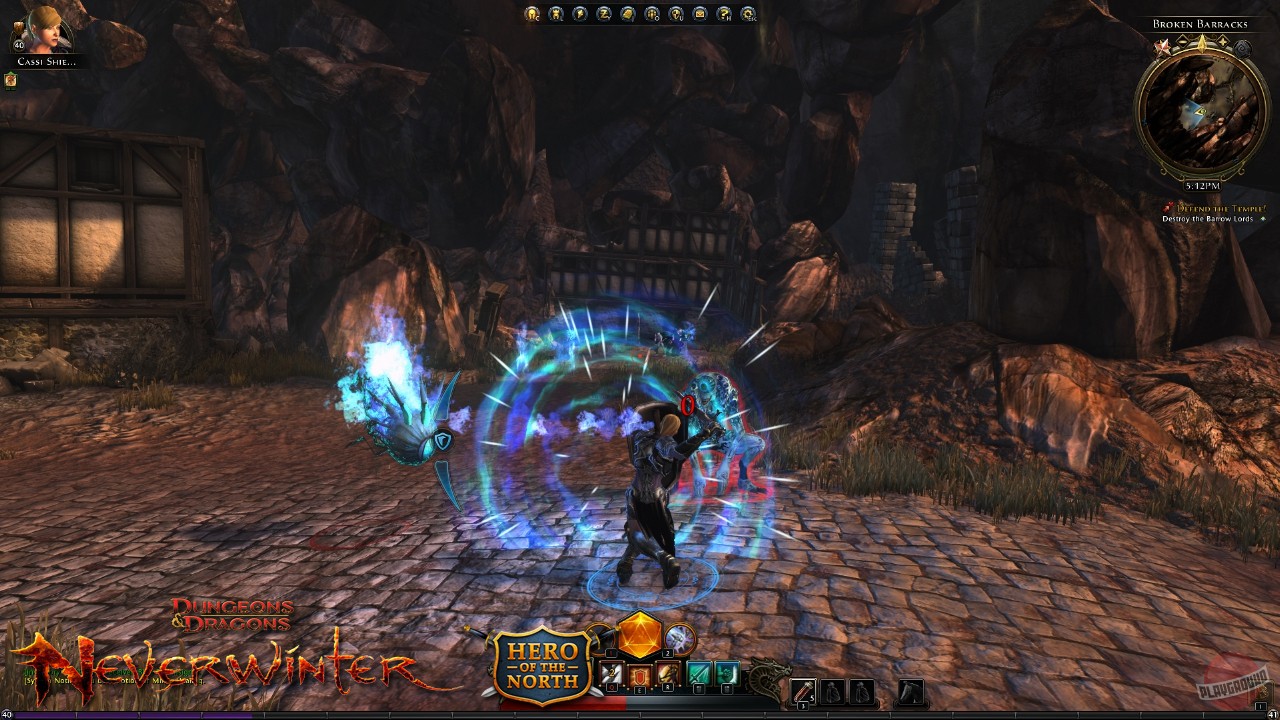Open the help menu question mark icon

click(723, 15)
